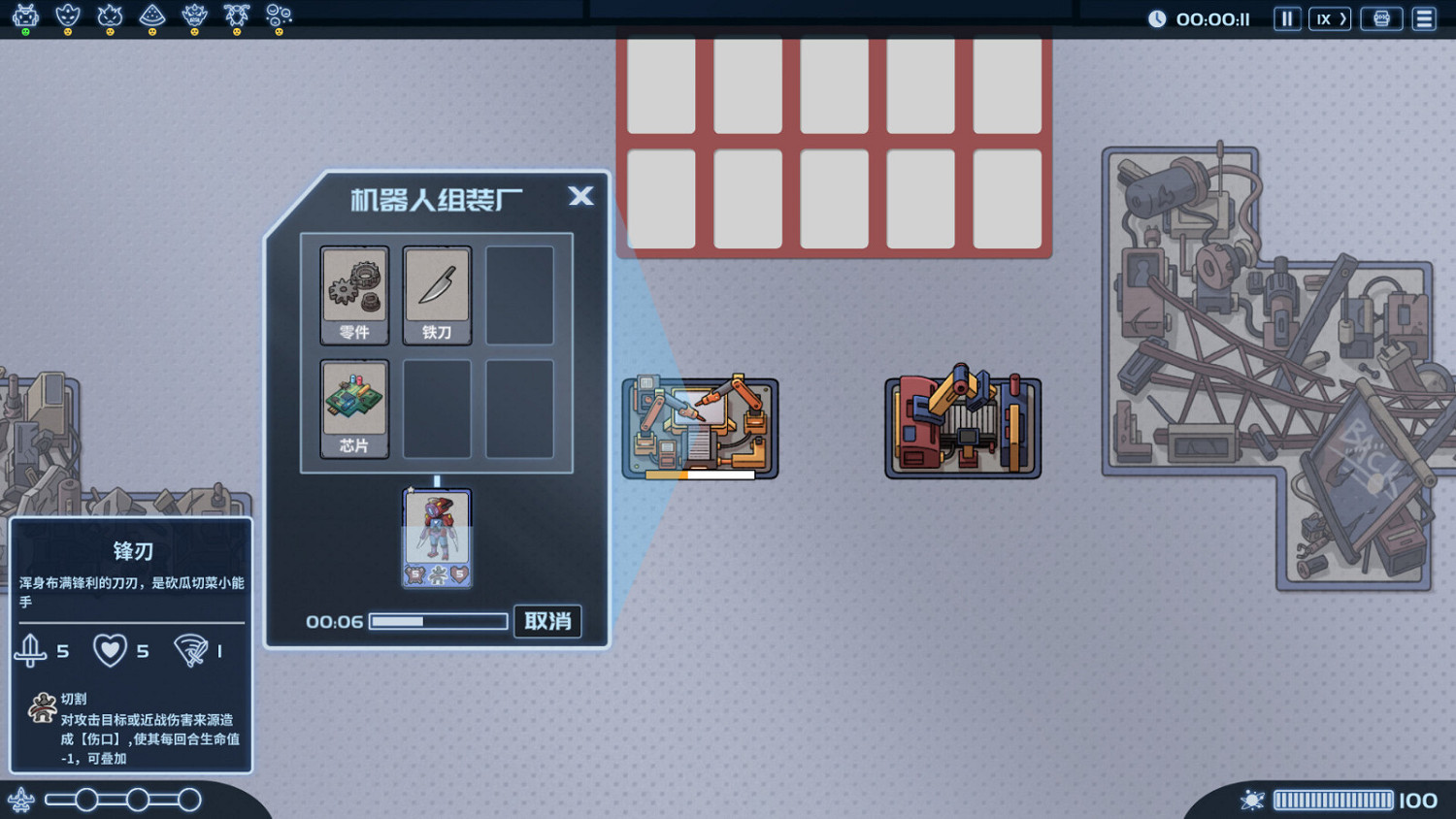Click the 零件 parts material slot

click(x=353, y=294)
